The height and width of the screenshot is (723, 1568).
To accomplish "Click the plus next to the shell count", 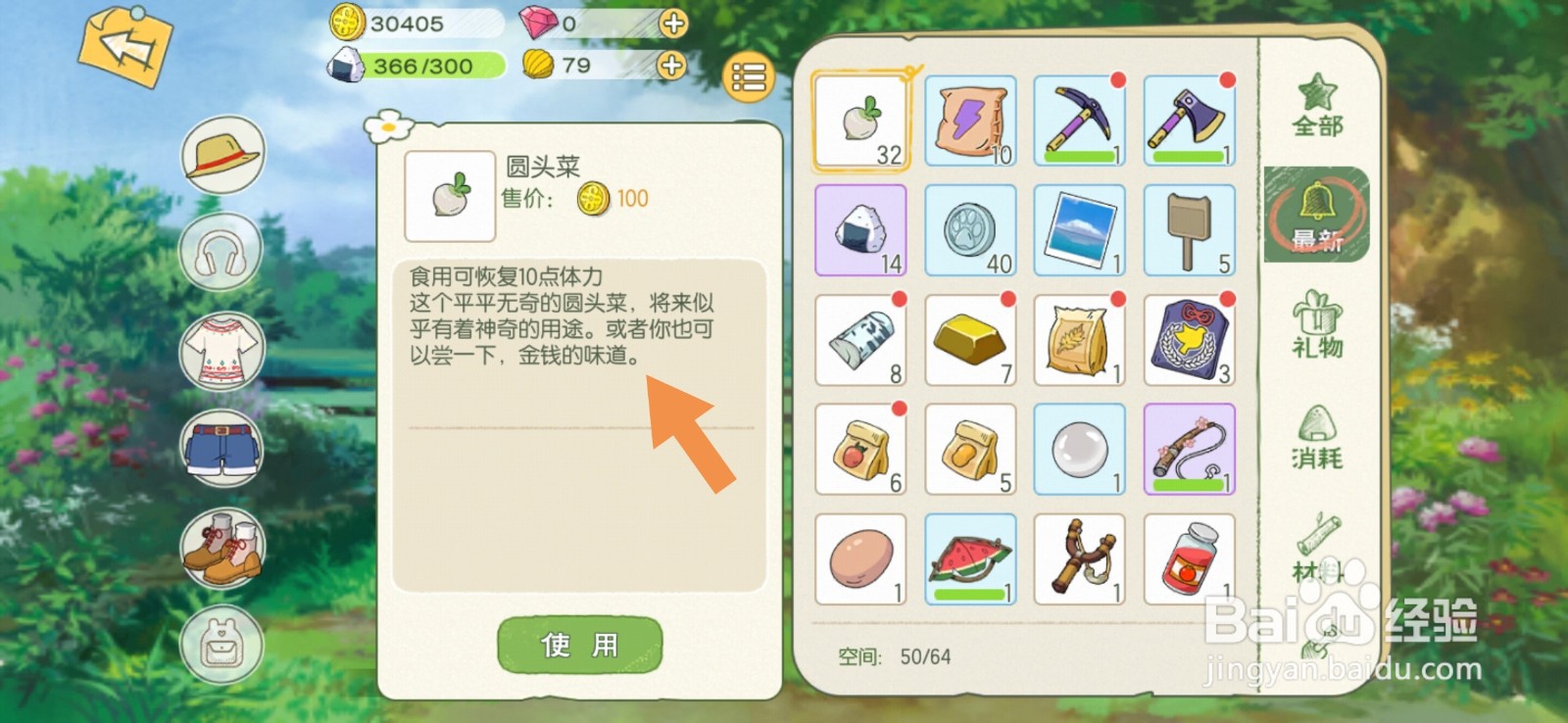I will pos(670,67).
